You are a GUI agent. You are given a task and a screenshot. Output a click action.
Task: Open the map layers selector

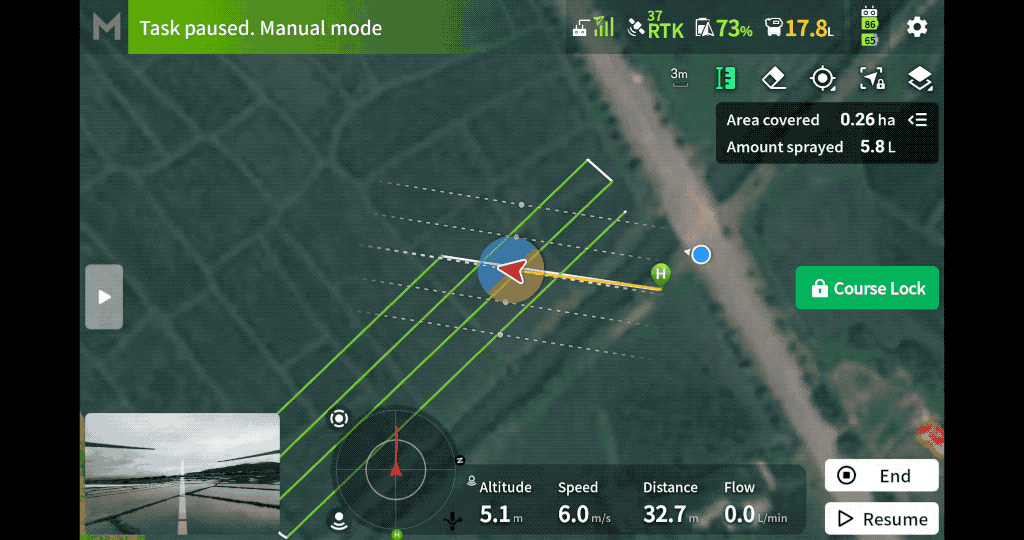tap(919, 78)
